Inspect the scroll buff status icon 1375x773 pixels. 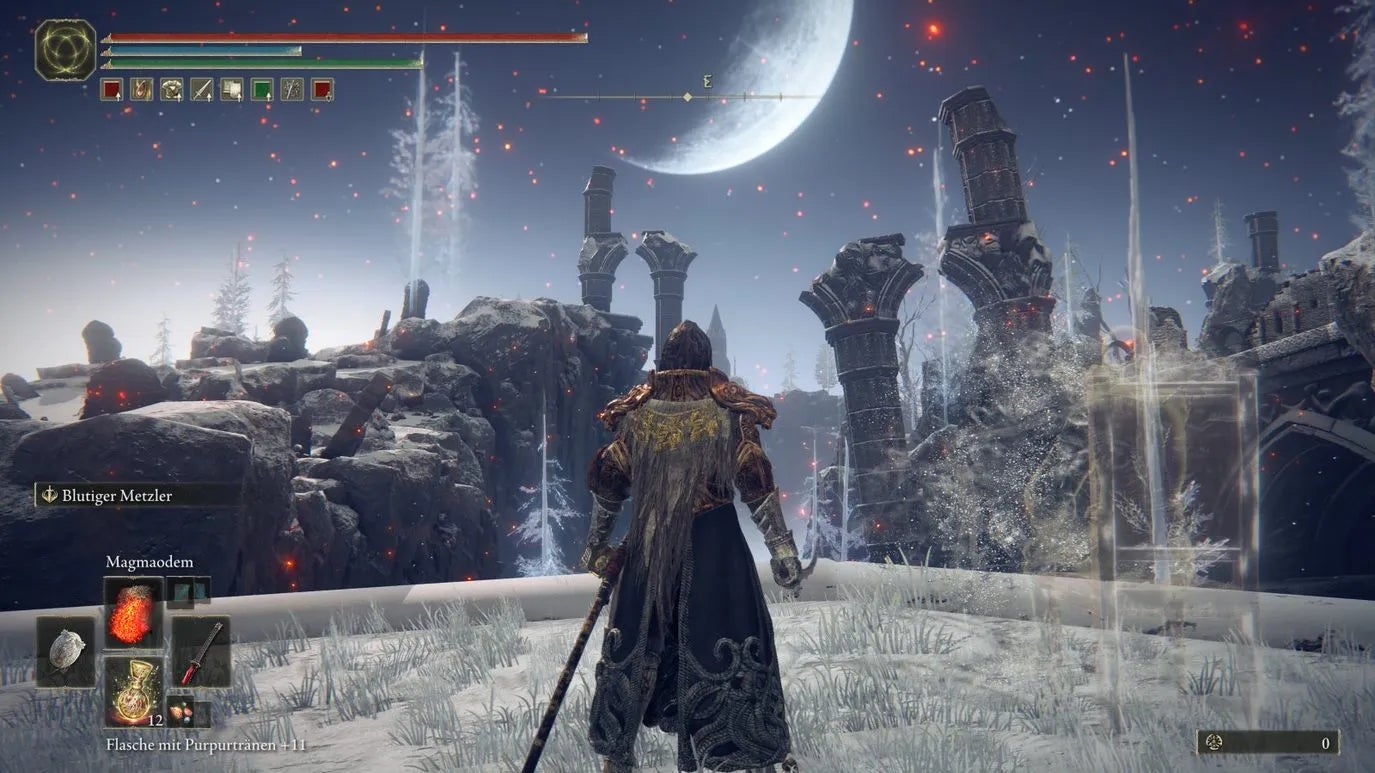point(232,90)
